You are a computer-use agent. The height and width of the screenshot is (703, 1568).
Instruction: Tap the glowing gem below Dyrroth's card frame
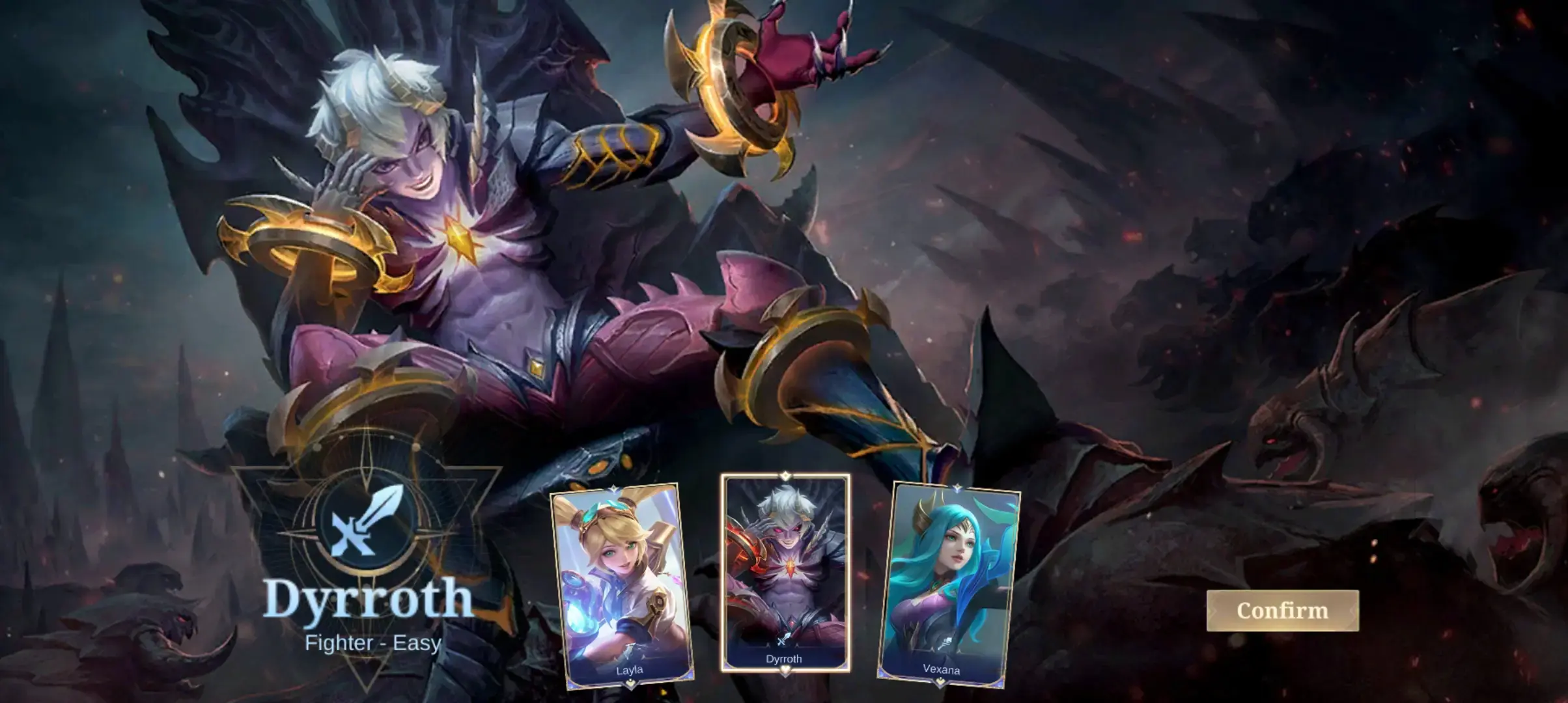pos(785,669)
